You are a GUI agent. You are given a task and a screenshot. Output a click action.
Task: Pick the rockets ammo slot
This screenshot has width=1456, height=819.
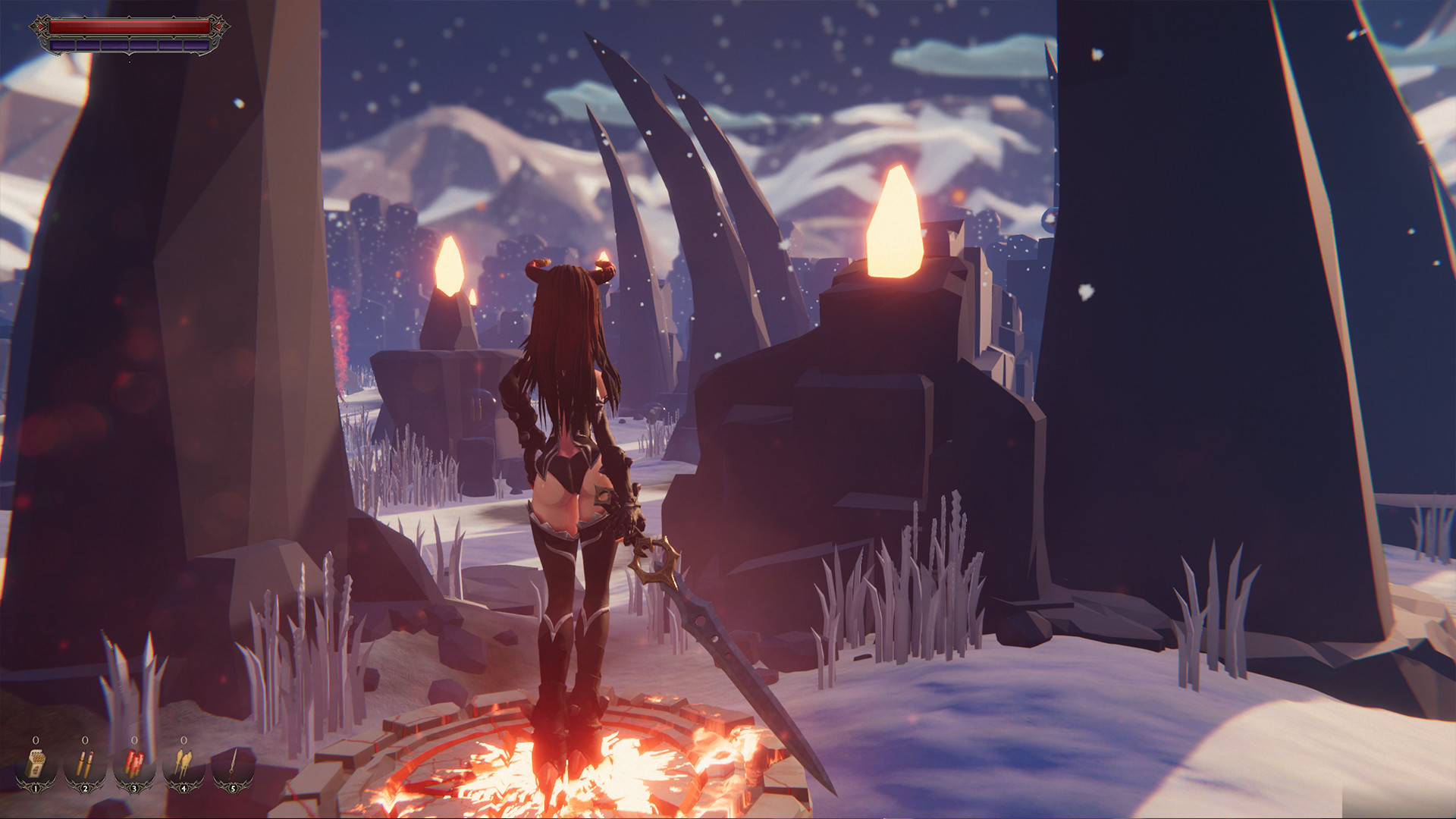tap(184, 764)
